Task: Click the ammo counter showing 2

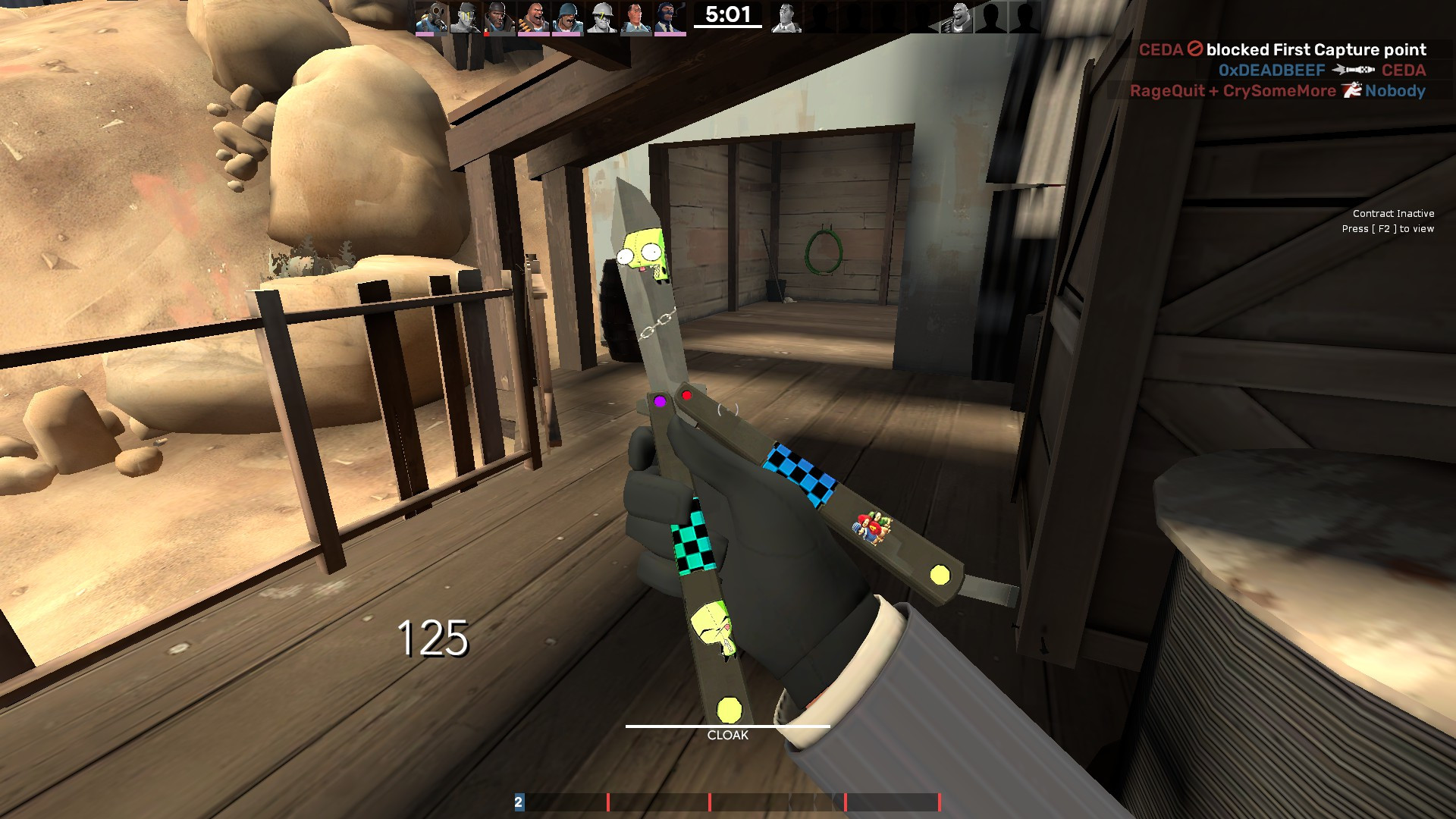Action: (x=519, y=800)
